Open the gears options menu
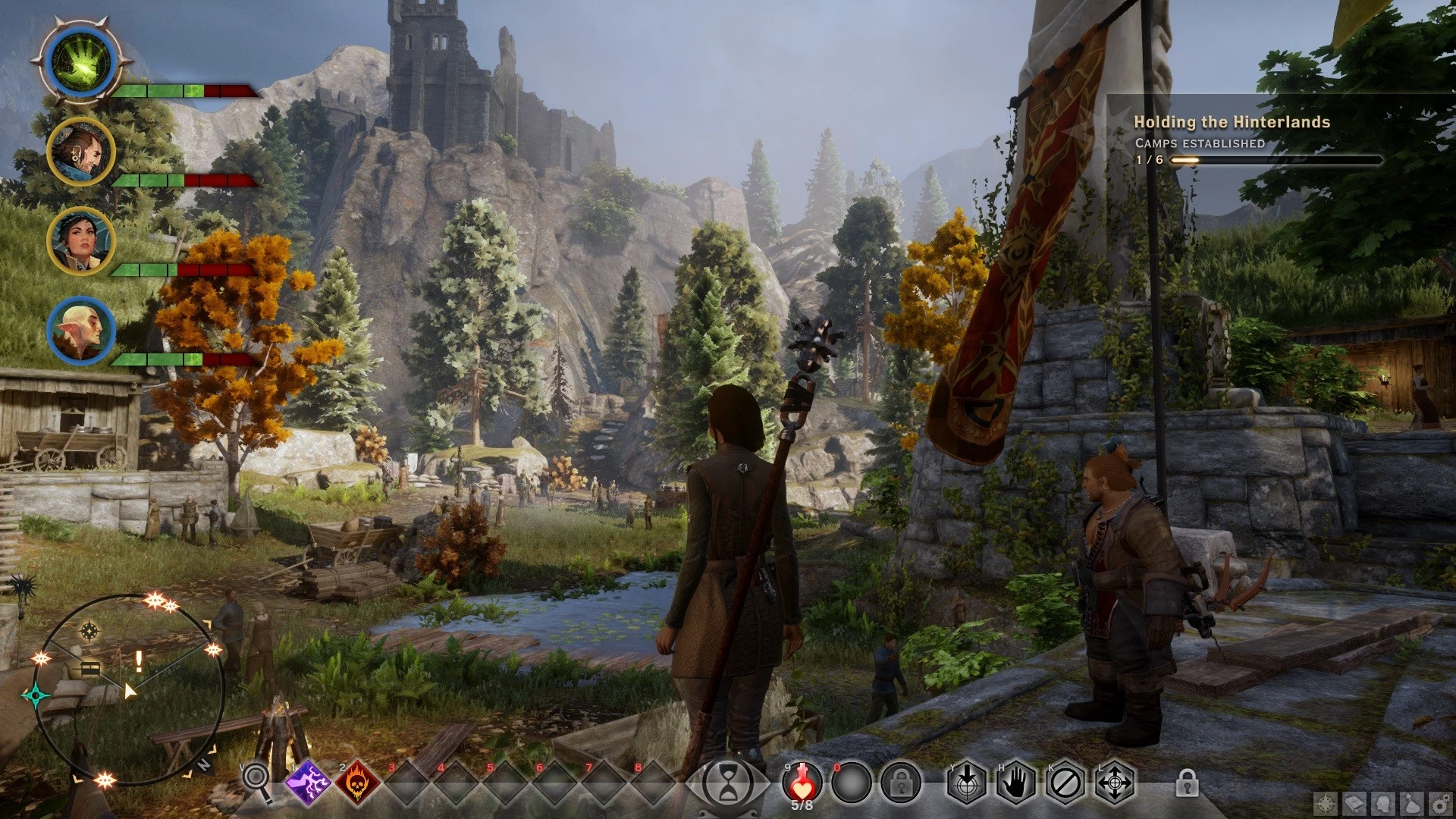The width and height of the screenshot is (1456, 819). [x=1440, y=804]
